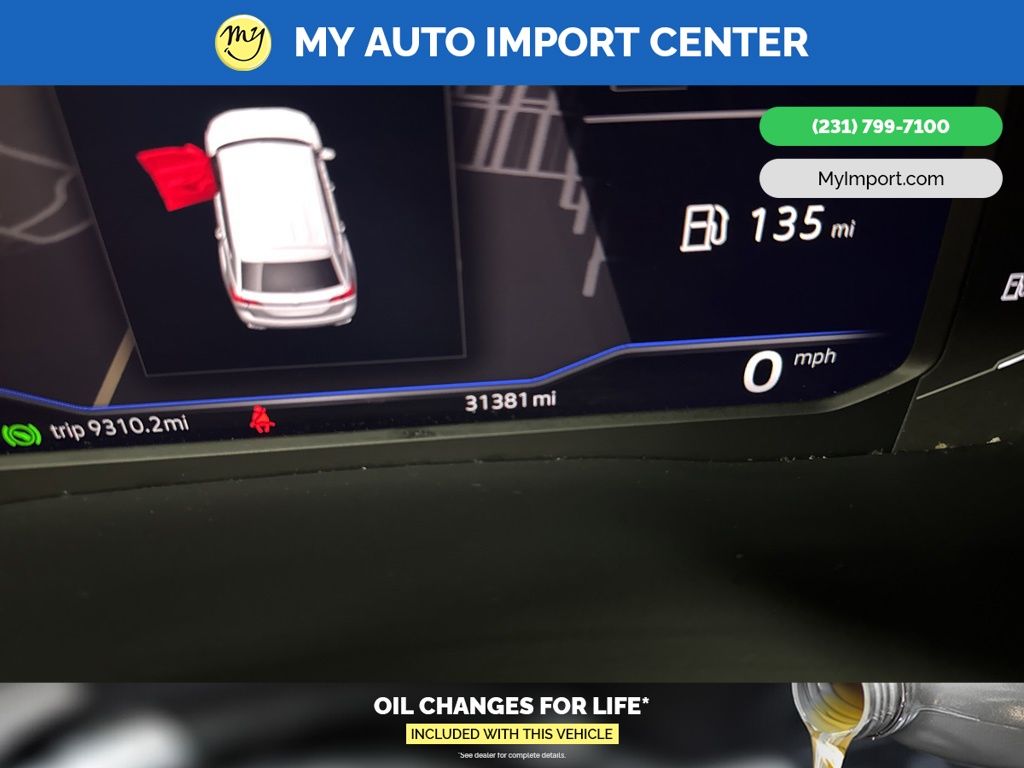
Task: Click the green phone number button
Action: 880,127
